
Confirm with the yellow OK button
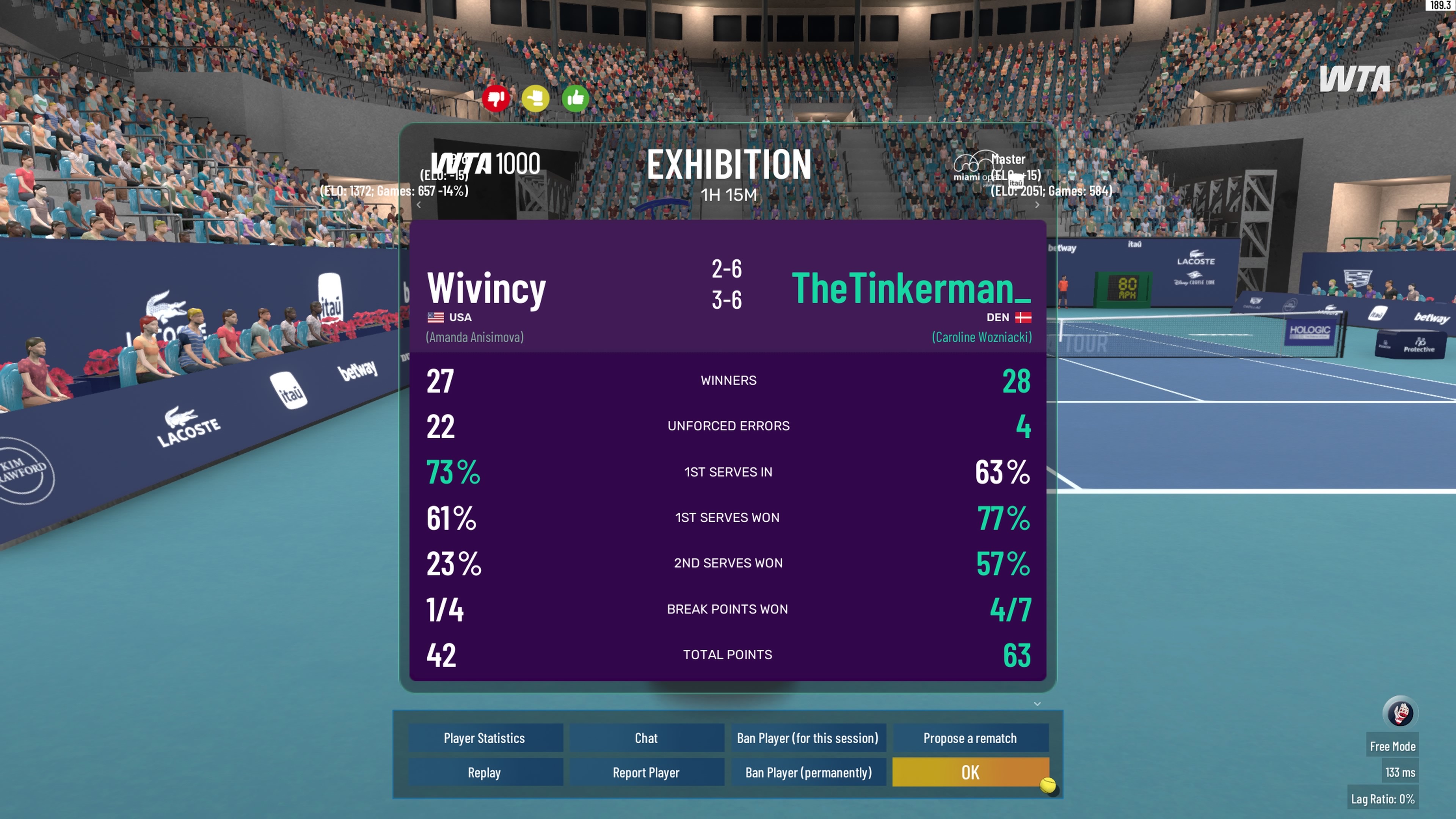tap(970, 772)
